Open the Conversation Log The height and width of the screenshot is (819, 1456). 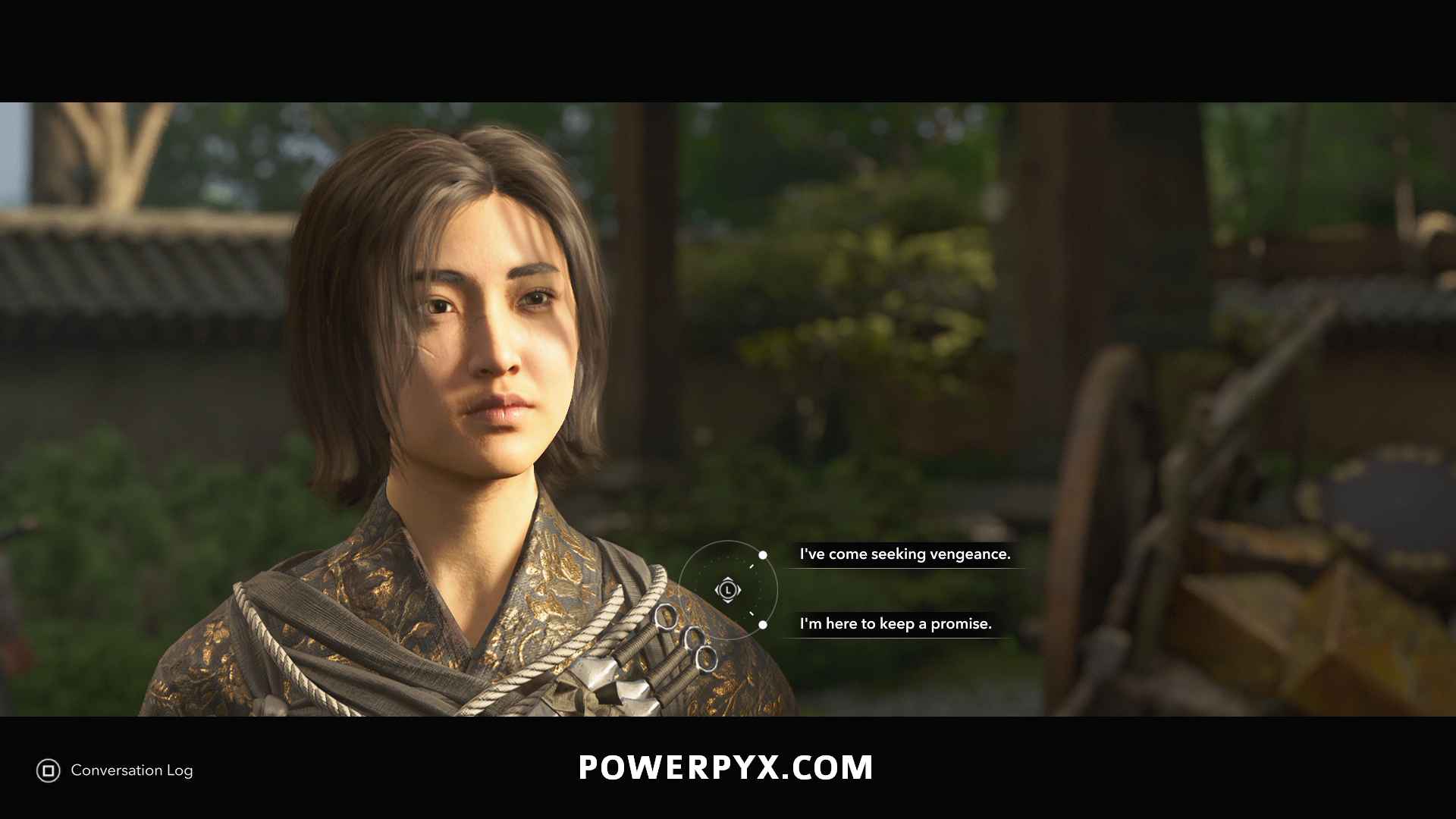114,770
